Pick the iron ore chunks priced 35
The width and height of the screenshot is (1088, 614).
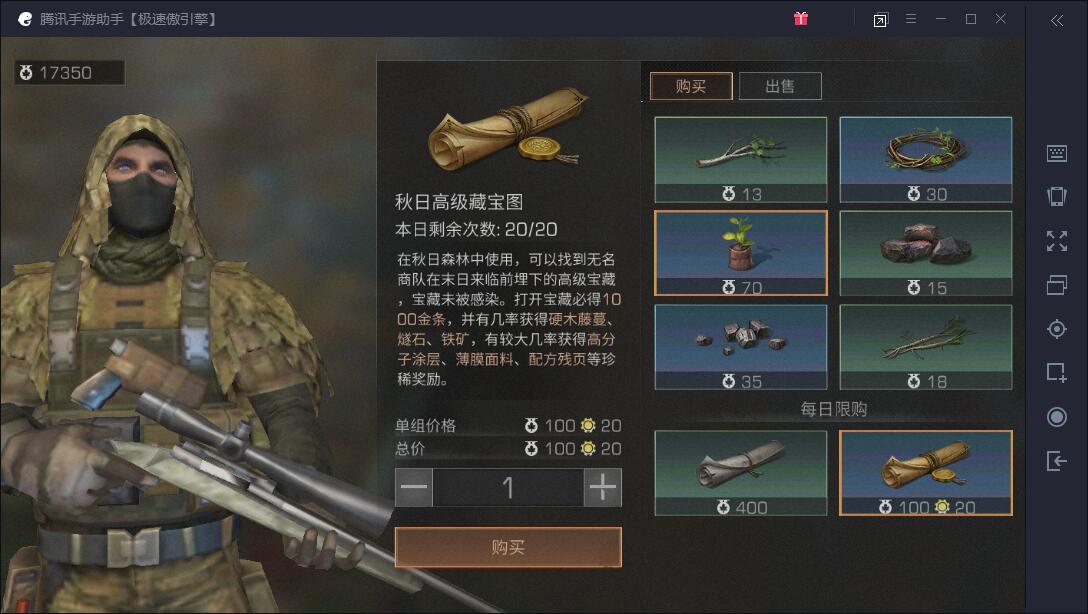pos(741,347)
